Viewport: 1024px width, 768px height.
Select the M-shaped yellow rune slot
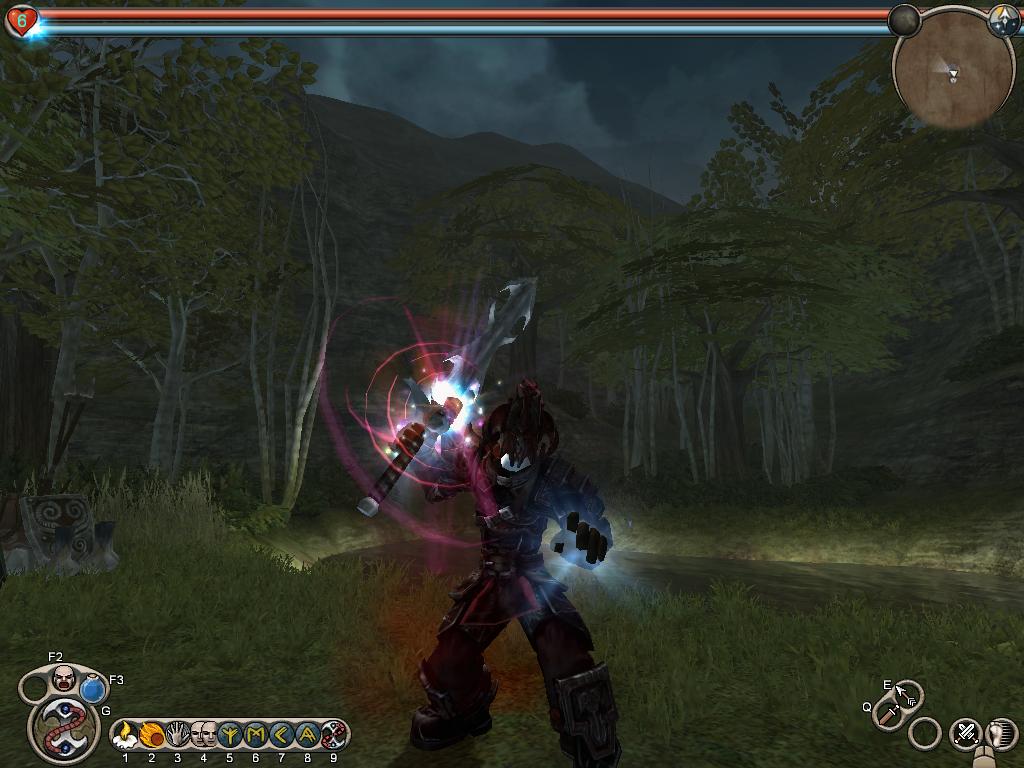coord(255,735)
